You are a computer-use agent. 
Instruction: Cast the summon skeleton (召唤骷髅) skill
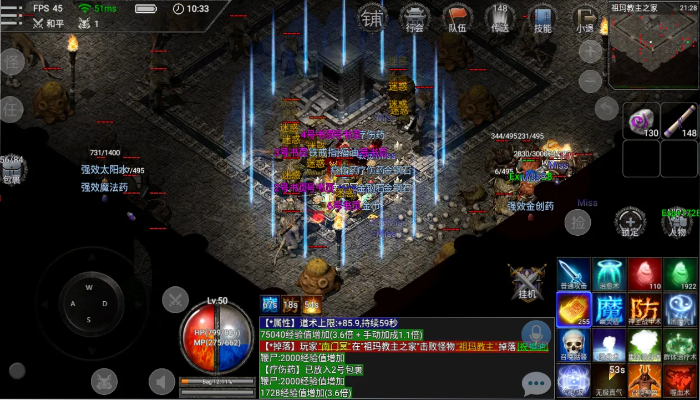(x=574, y=344)
